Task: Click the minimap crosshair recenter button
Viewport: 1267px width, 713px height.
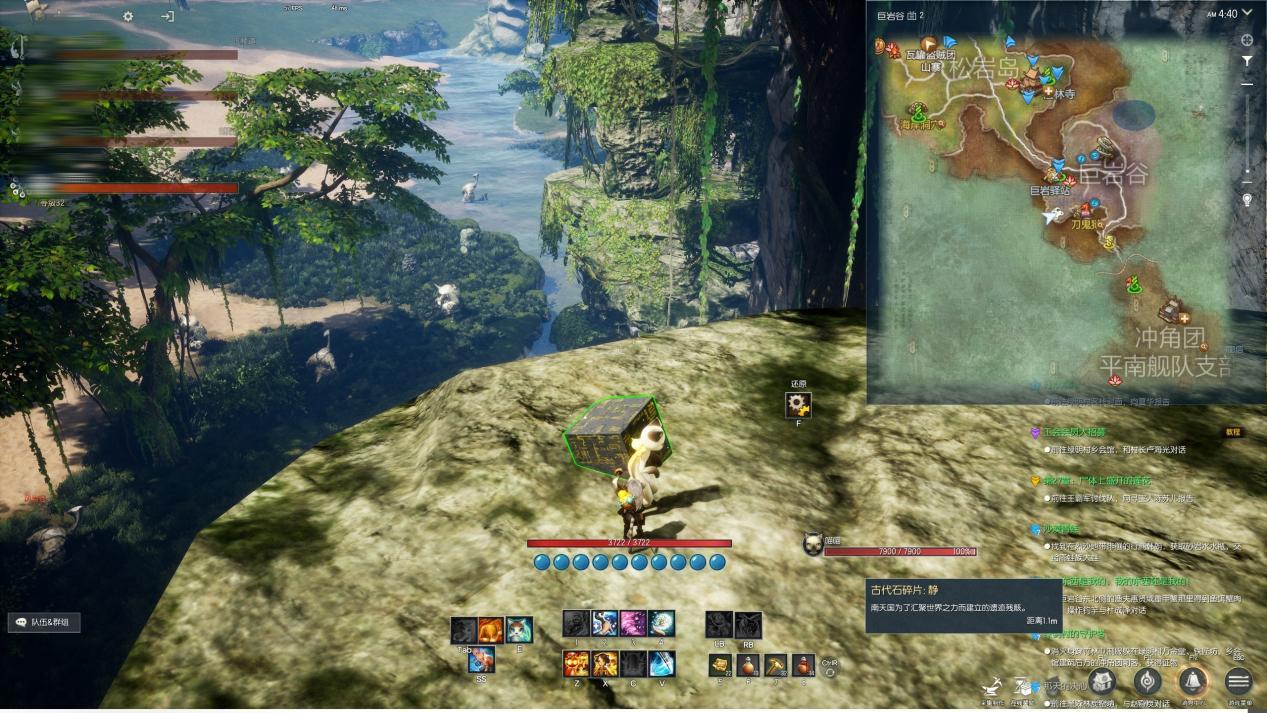Action: [1247, 41]
